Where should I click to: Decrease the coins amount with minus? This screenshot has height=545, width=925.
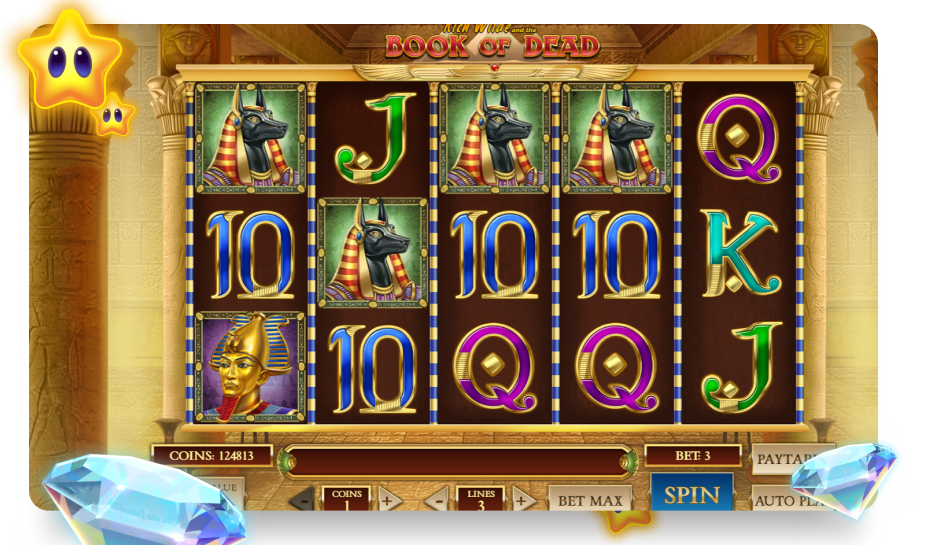click(301, 500)
